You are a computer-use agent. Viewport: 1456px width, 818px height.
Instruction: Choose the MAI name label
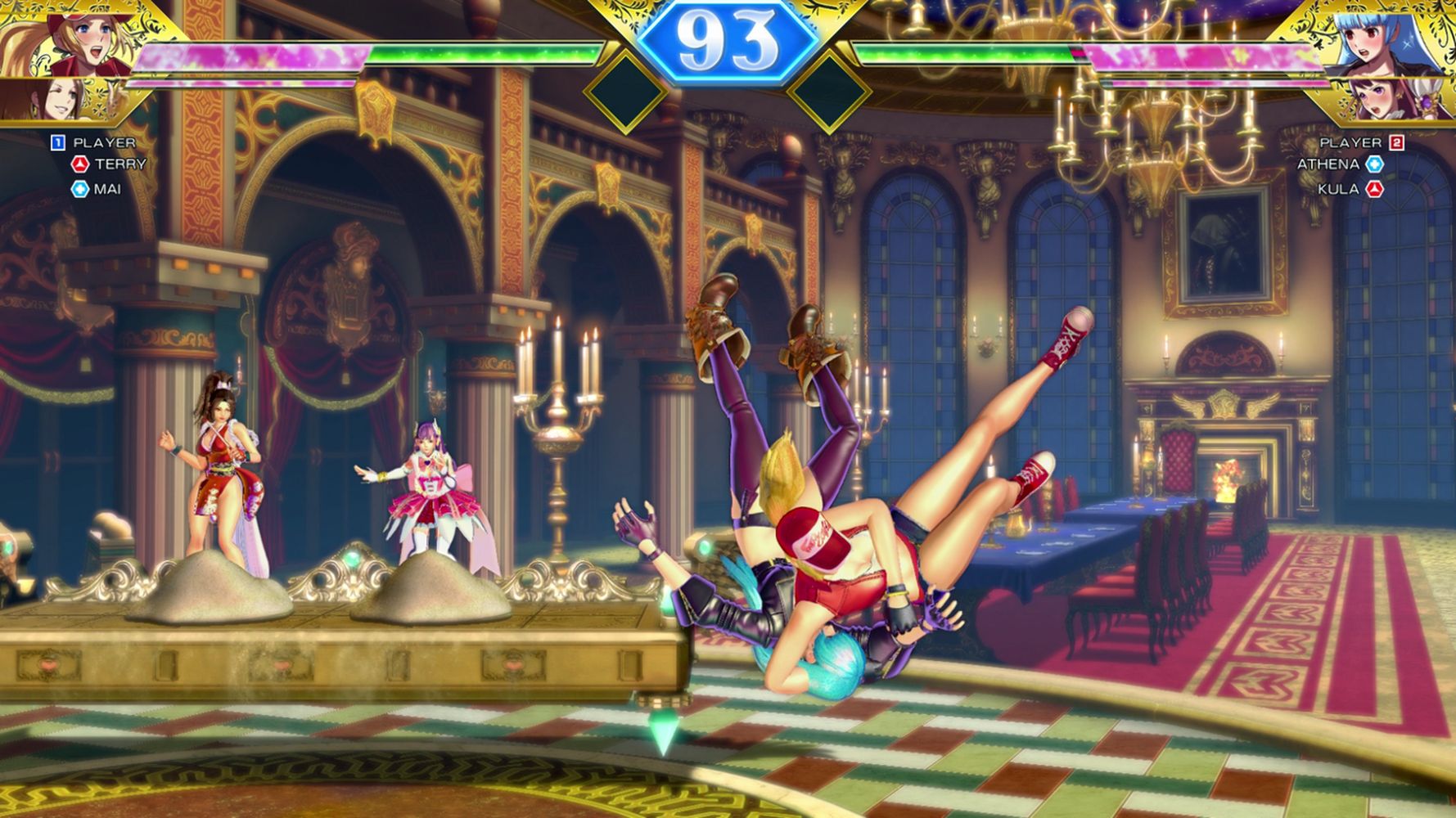click(x=107, y=189)
